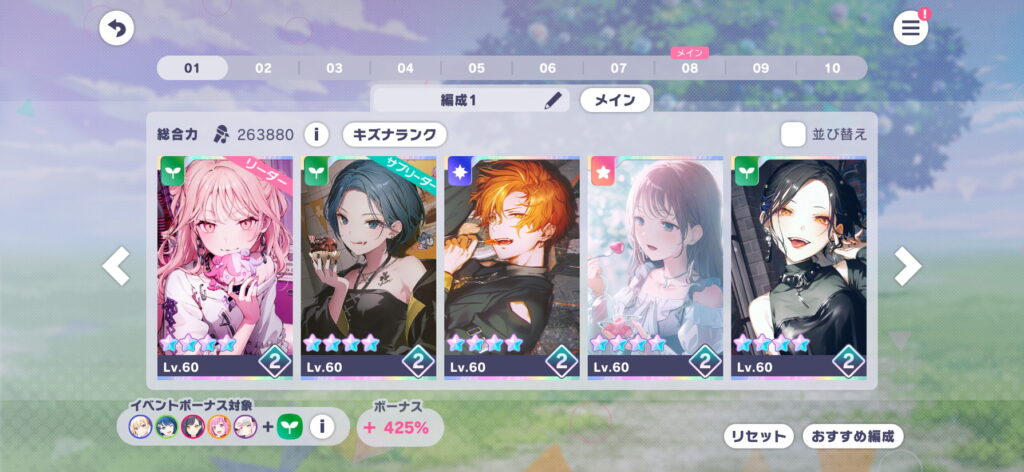Screen dimensions: 1024x472
Task: Select team slot tab 05
Action: click(x=476, y=68)
